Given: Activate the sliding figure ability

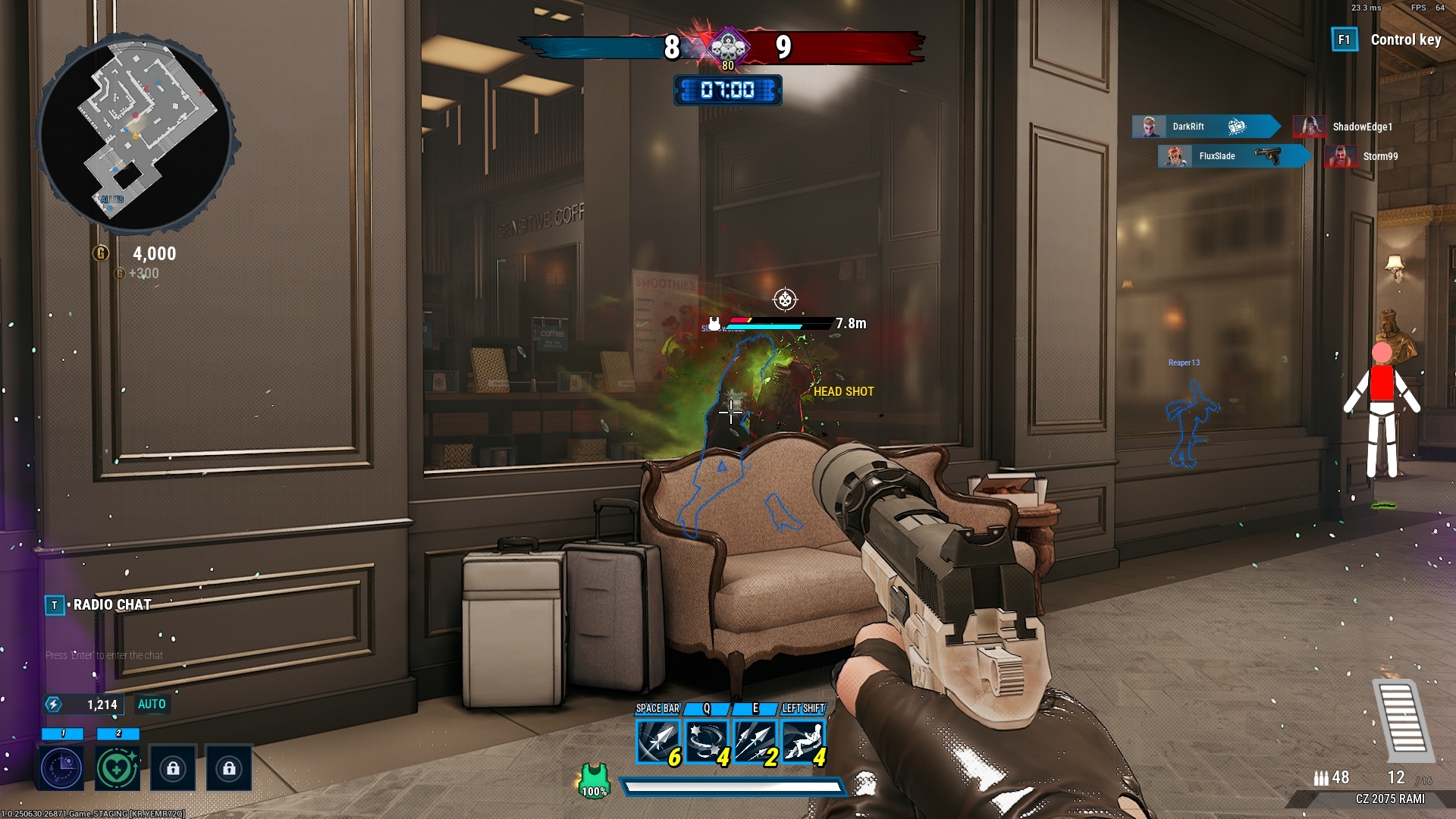Looking at the screenshot, I should [802, 741].
